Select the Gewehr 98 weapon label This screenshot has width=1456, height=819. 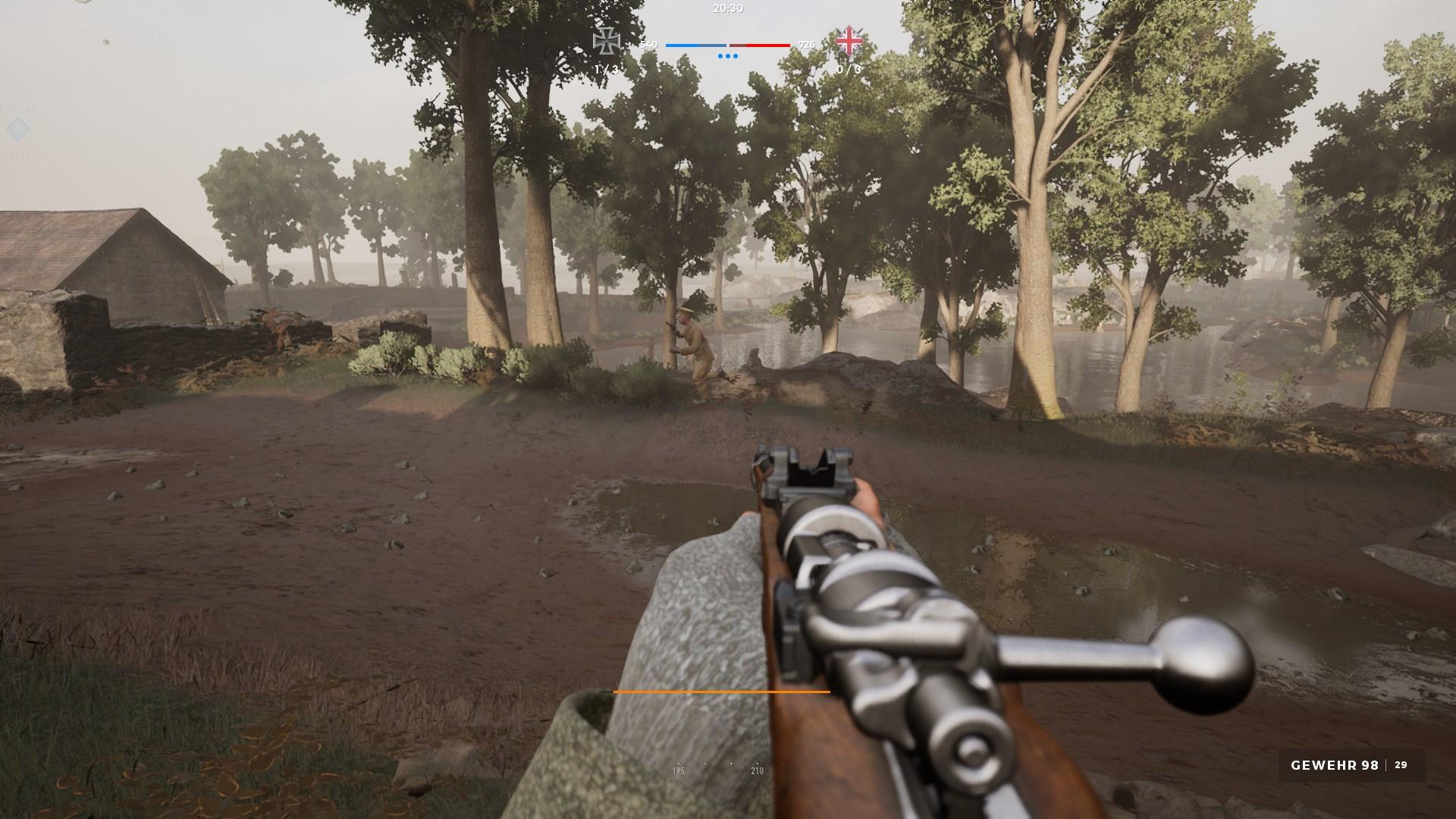pyautogui.click(x=1334, y=766)
